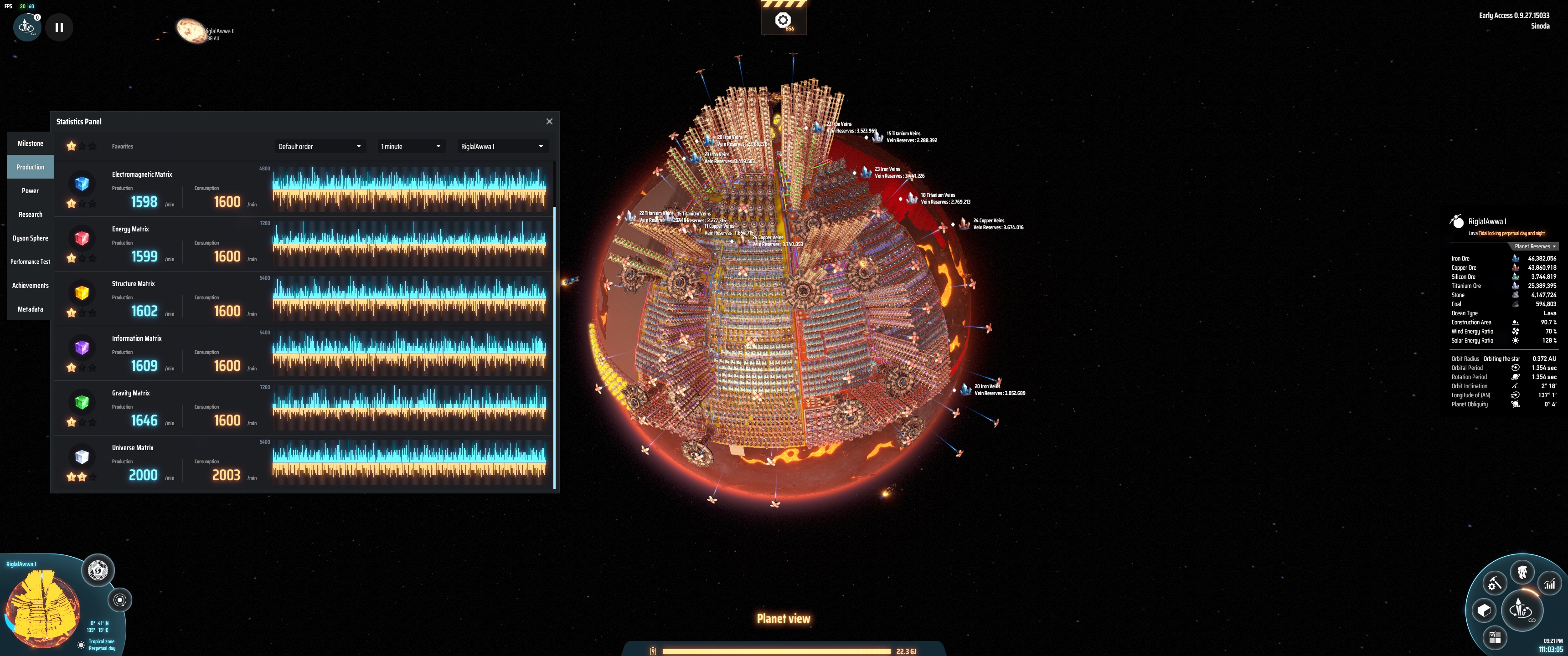Click the Dyson sphere blueprint cube icon

[1483, 610]
